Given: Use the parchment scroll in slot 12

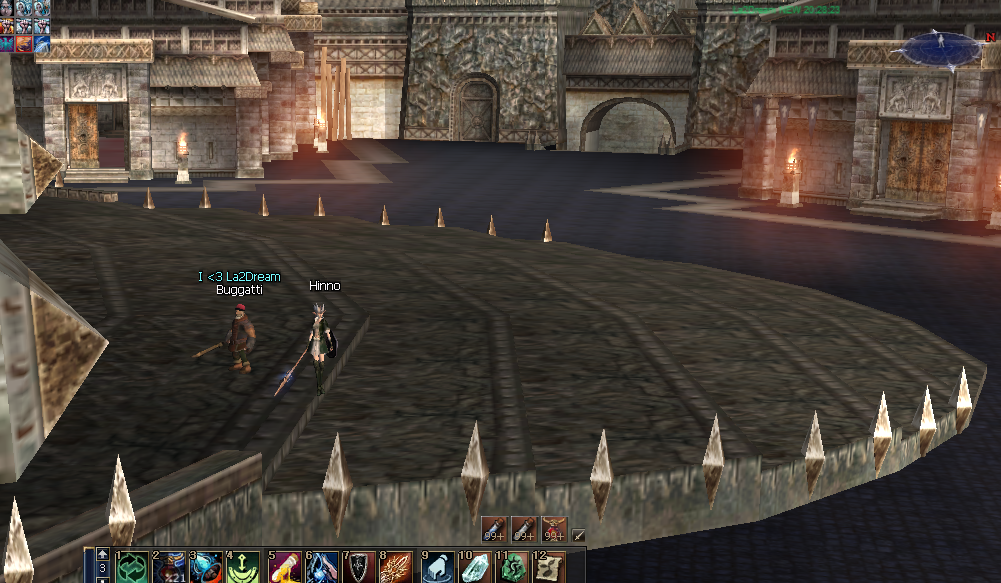Looking at the screenshot, I should [x=549, y=567].
